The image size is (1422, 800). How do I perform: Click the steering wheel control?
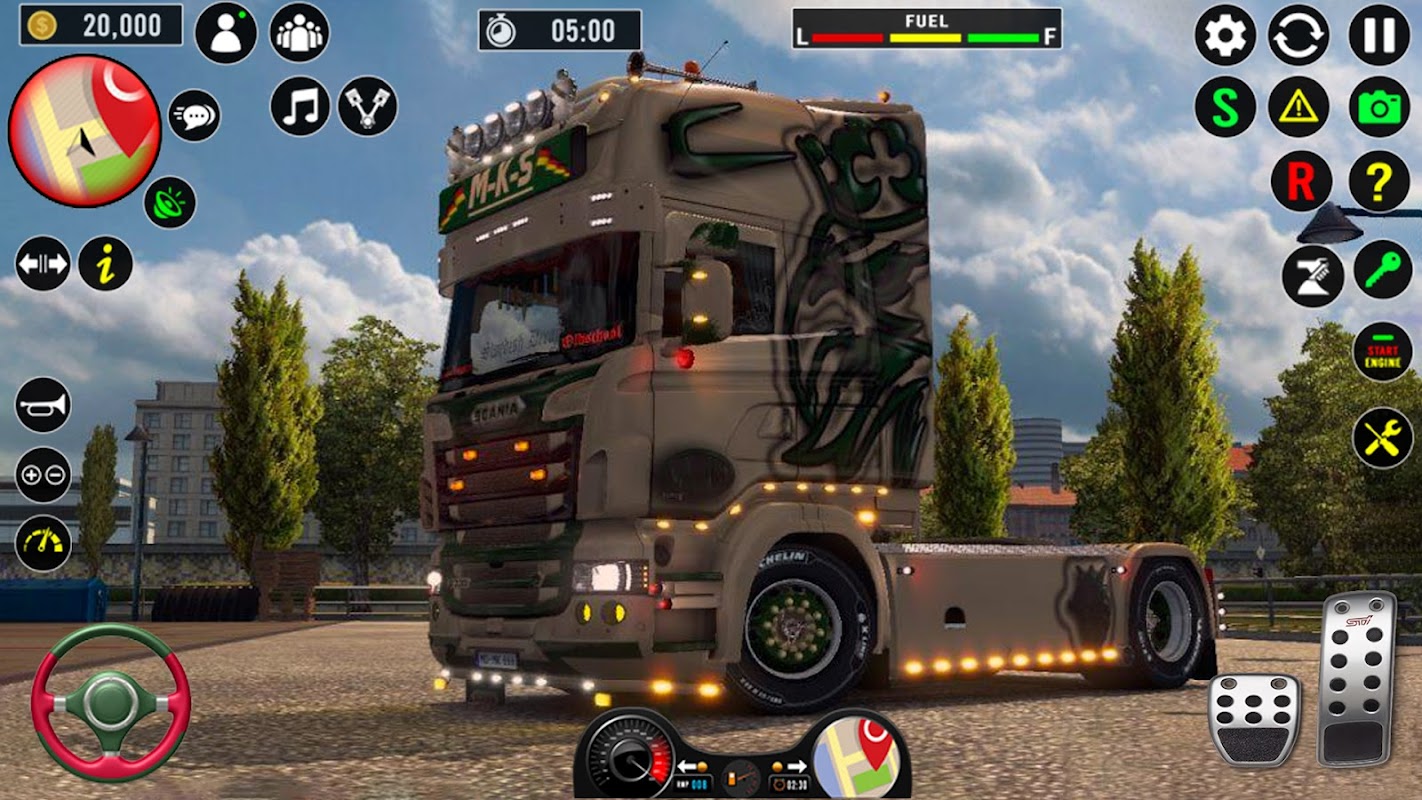pos(110,701)
